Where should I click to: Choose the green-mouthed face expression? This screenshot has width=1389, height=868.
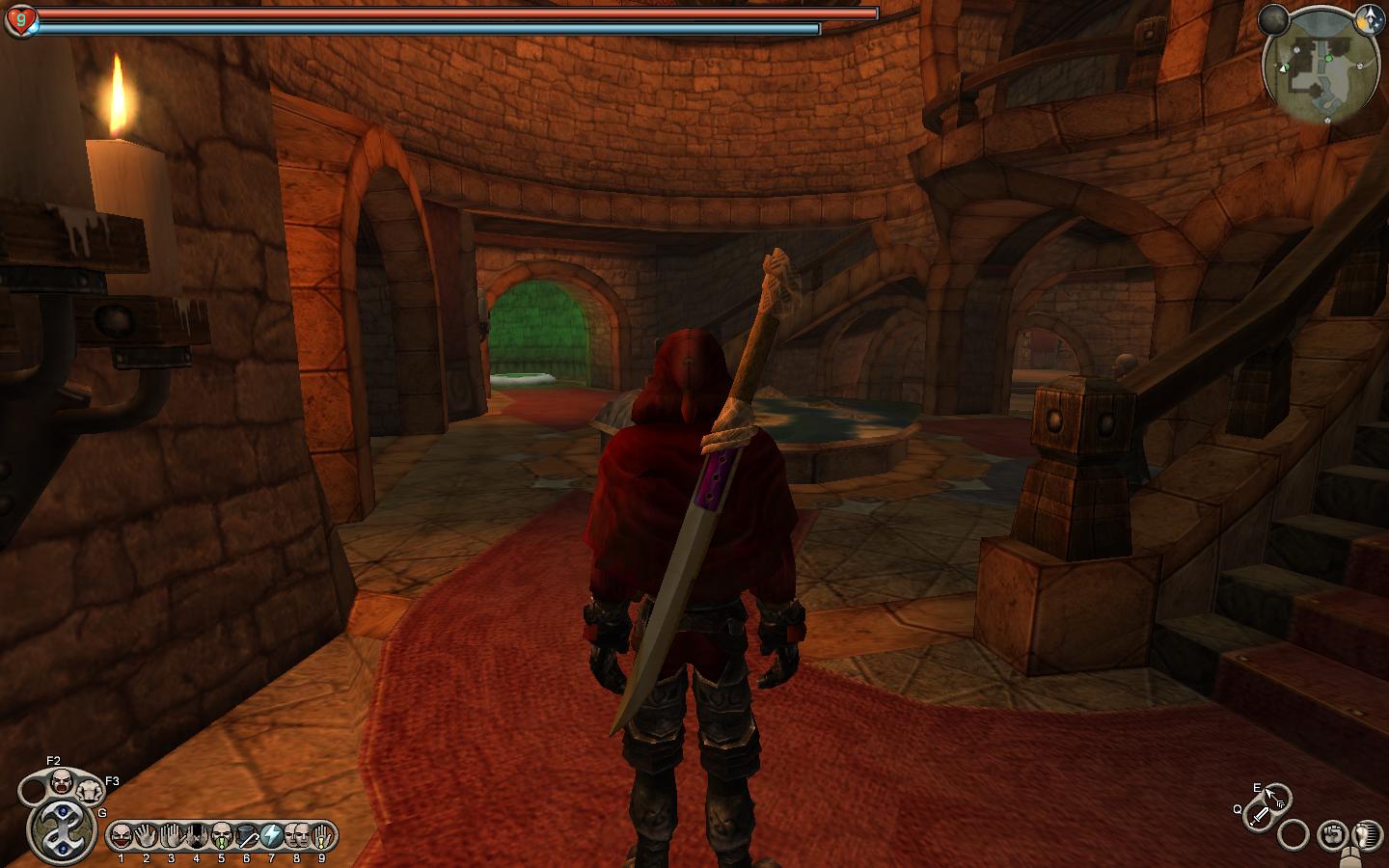click(222, 835)
